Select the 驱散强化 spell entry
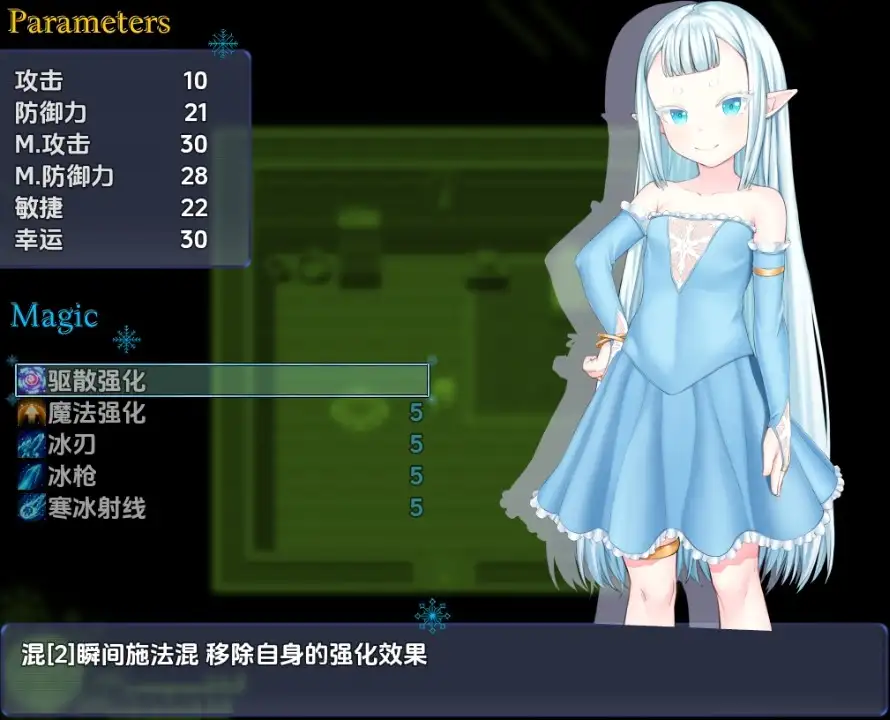The height and width of the screenshot is (720, 890). [97, 380]
